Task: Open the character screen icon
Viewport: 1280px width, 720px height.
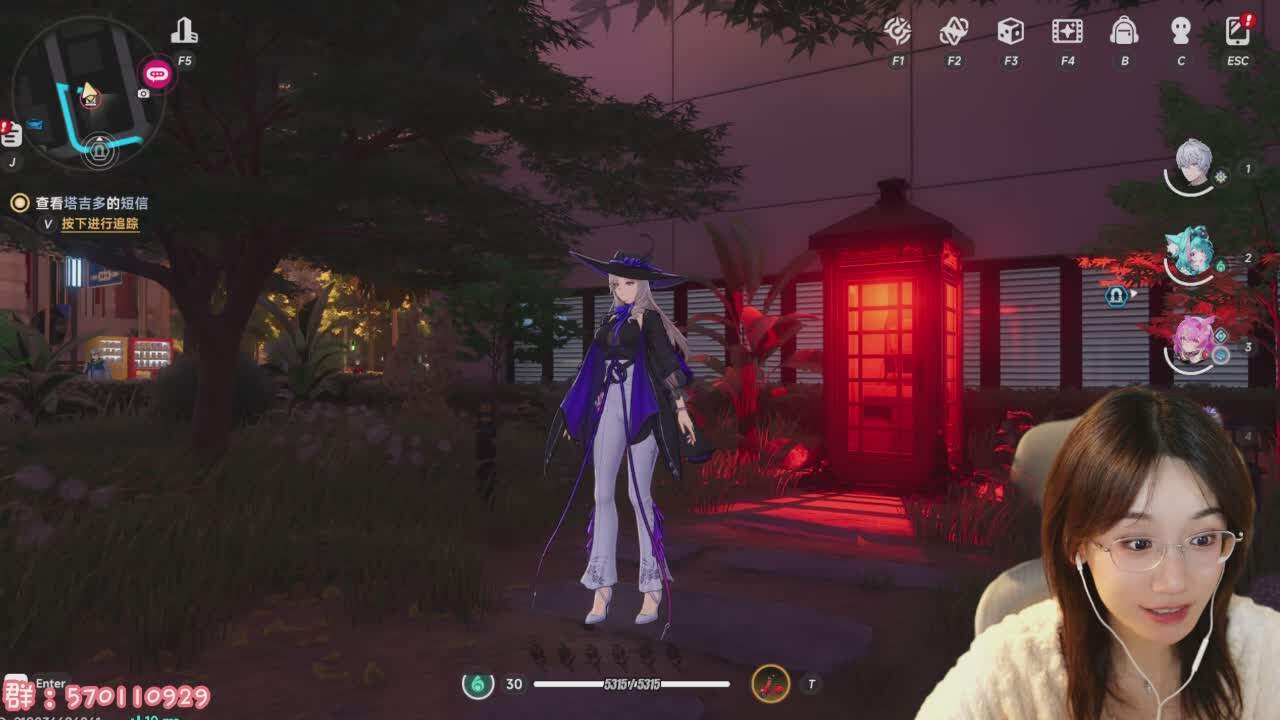Action: (x=1181, y=31)
